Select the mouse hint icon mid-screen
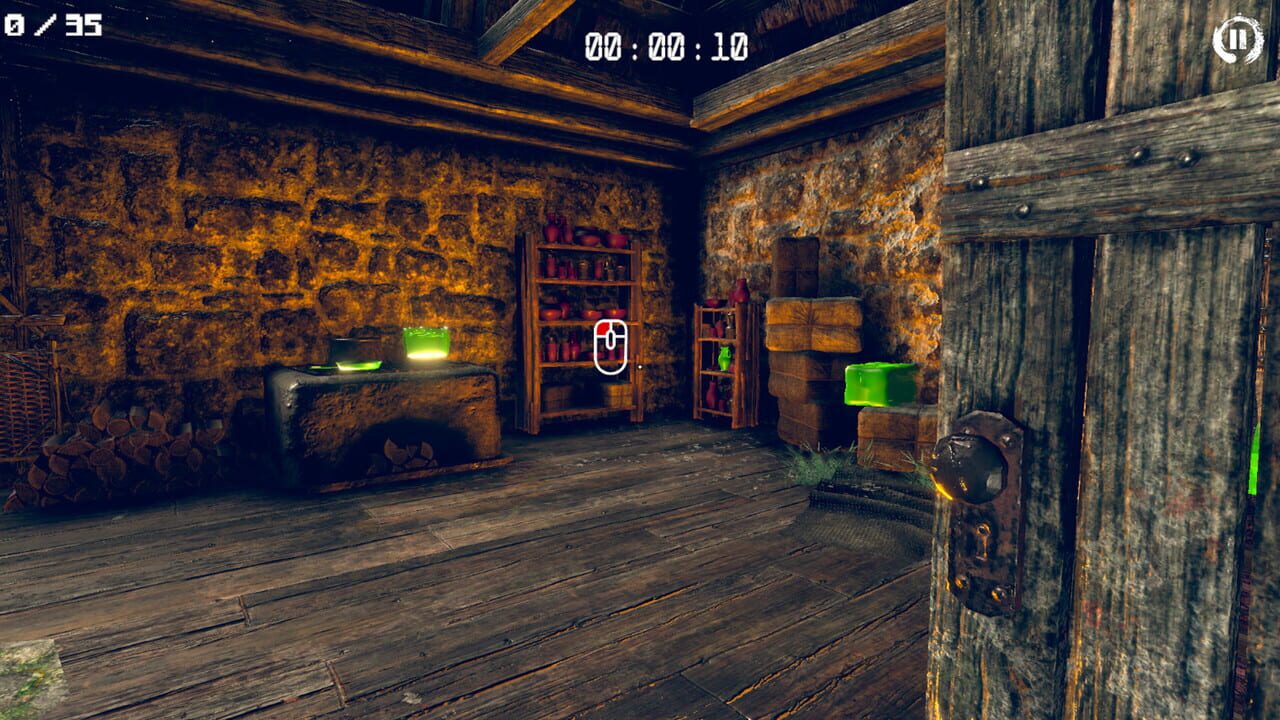1280x720 pixels. point(613,347)
